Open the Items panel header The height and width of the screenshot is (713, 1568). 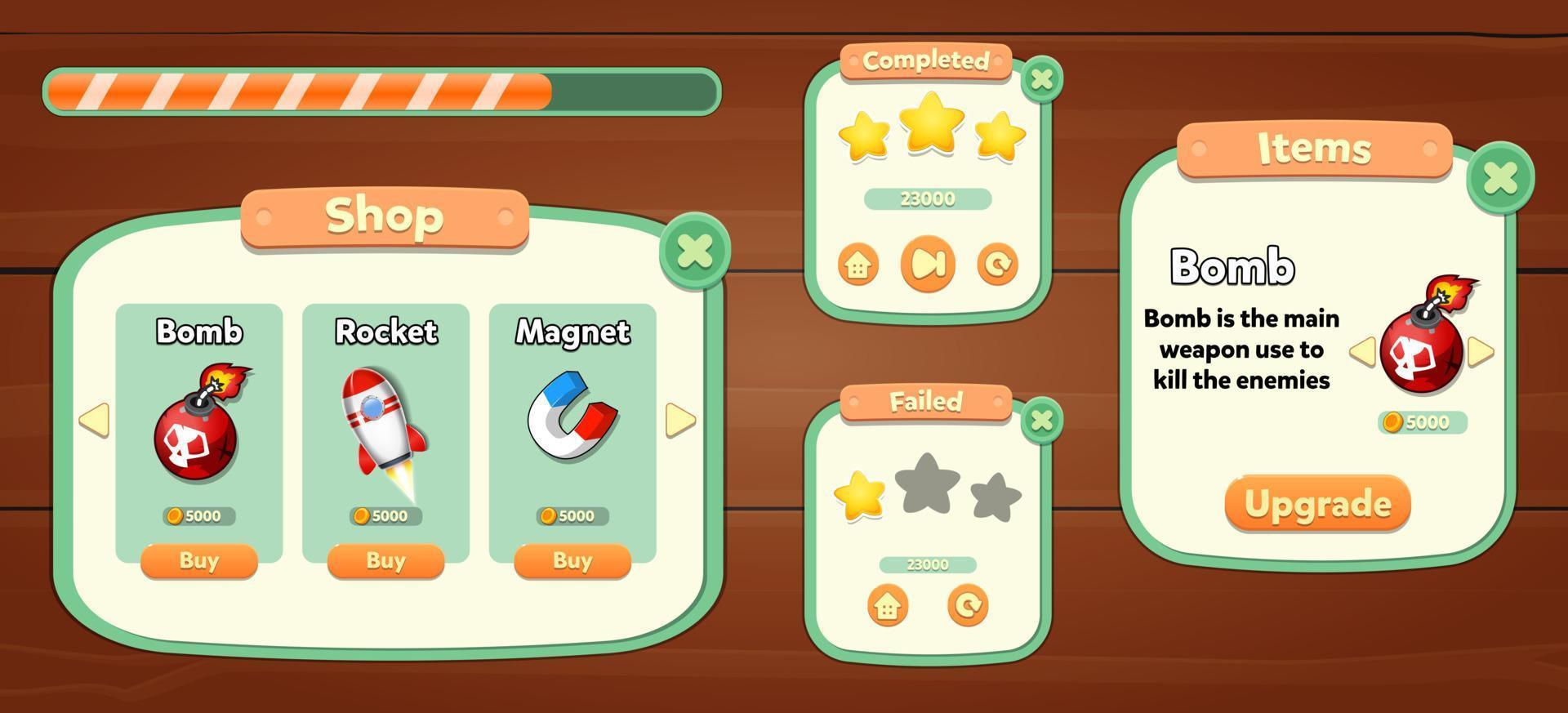pos(1314,147)
